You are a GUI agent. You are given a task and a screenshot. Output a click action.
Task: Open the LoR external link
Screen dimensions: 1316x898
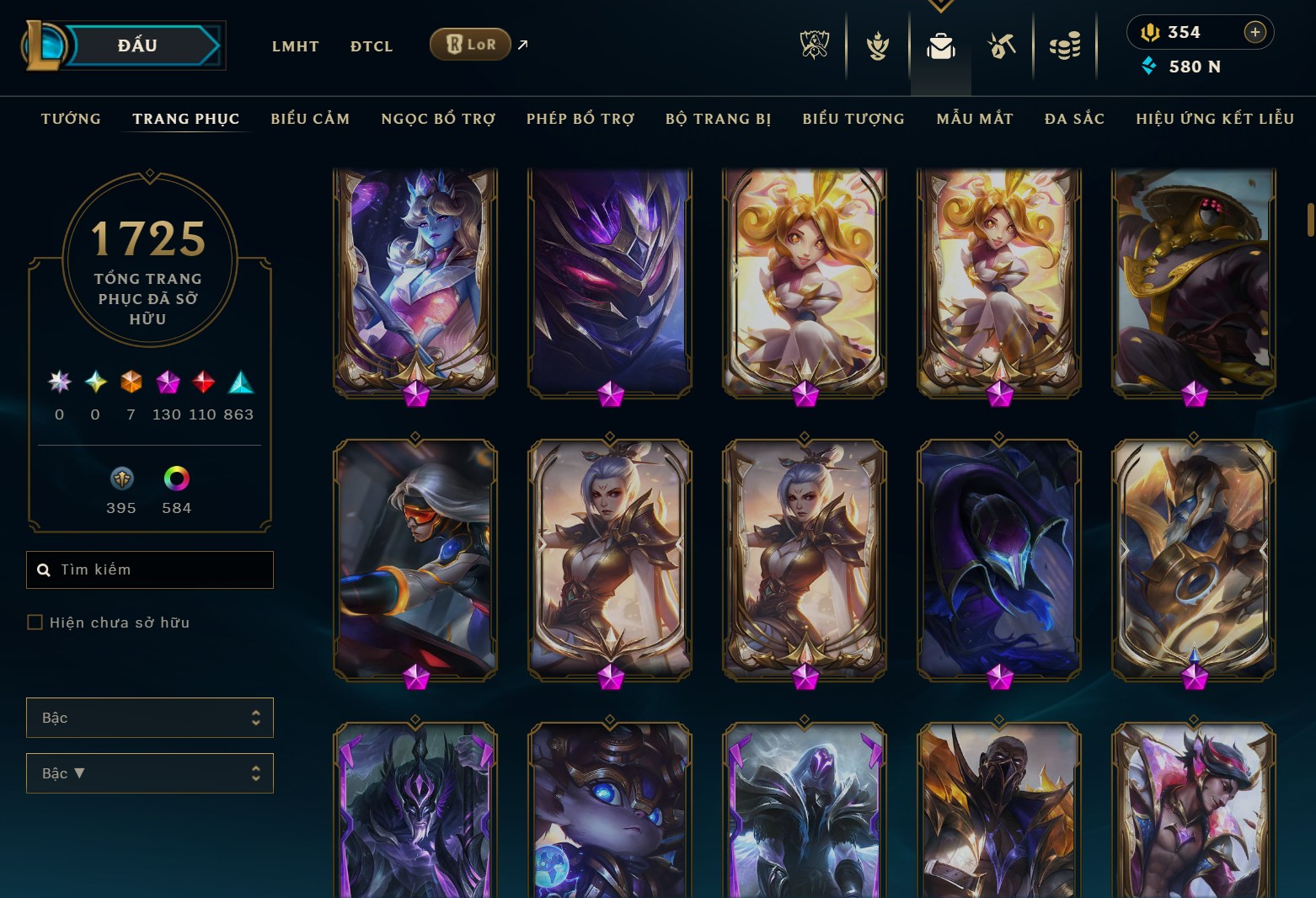[x=470, y=44]
